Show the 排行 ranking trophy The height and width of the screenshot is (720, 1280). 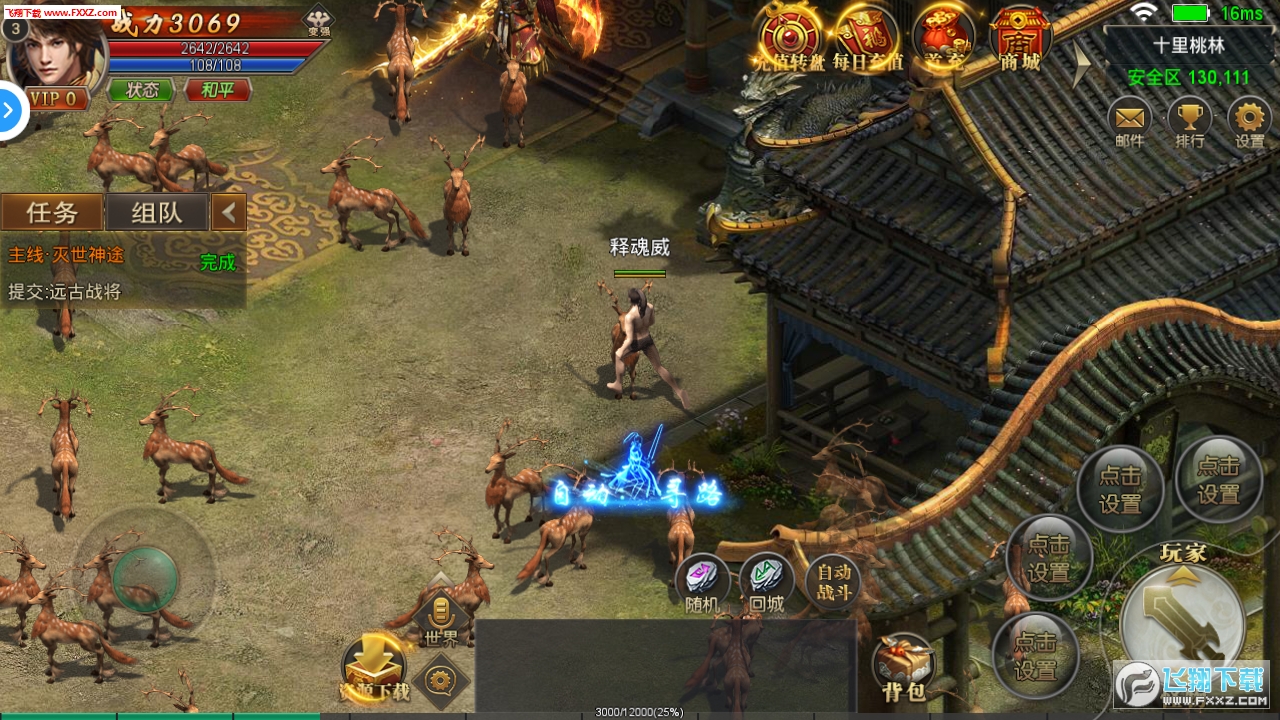[1189, 121]
